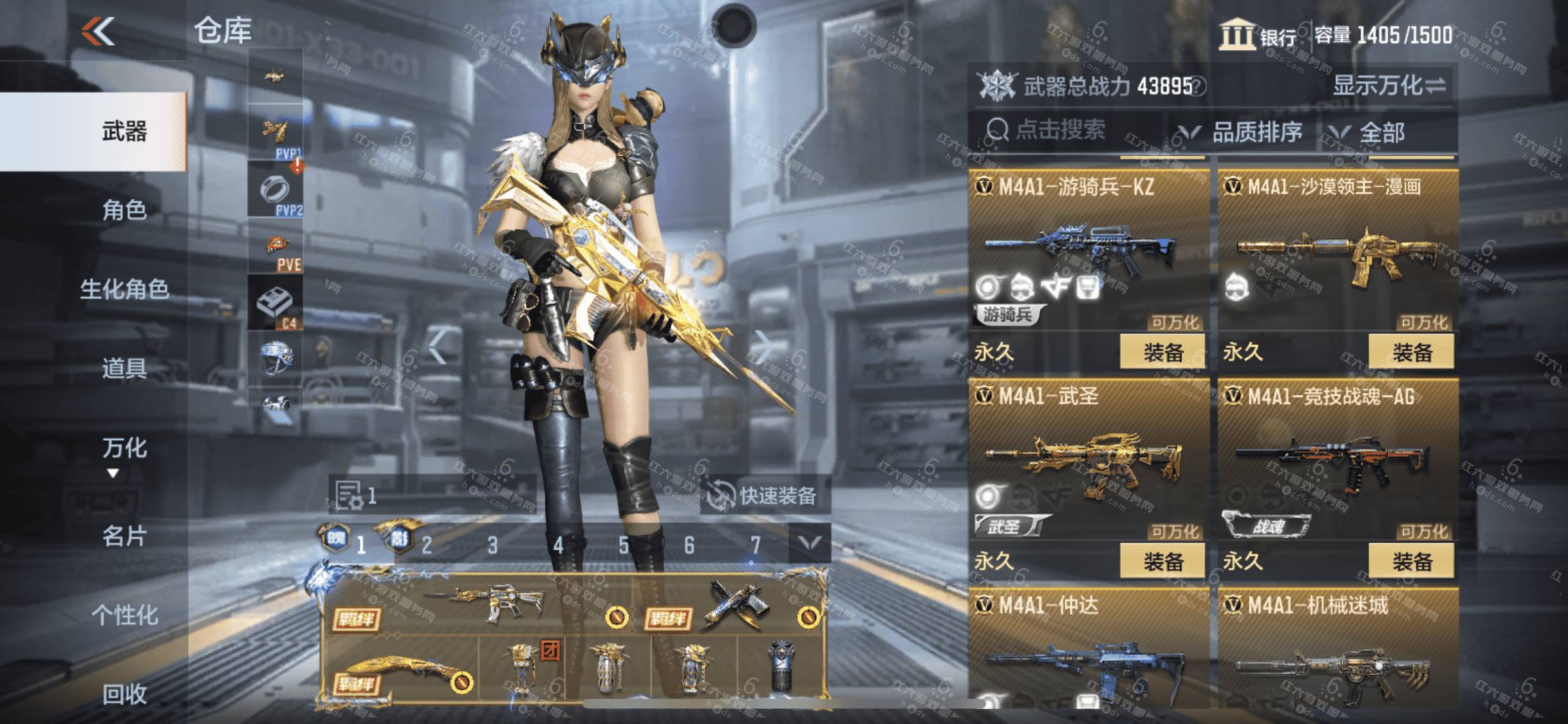The height and width of the screenshot is (724, 1568).
Task: Equip the M4A1-沙漠领主-漫画 rifle
Action: click(1411, 352)
